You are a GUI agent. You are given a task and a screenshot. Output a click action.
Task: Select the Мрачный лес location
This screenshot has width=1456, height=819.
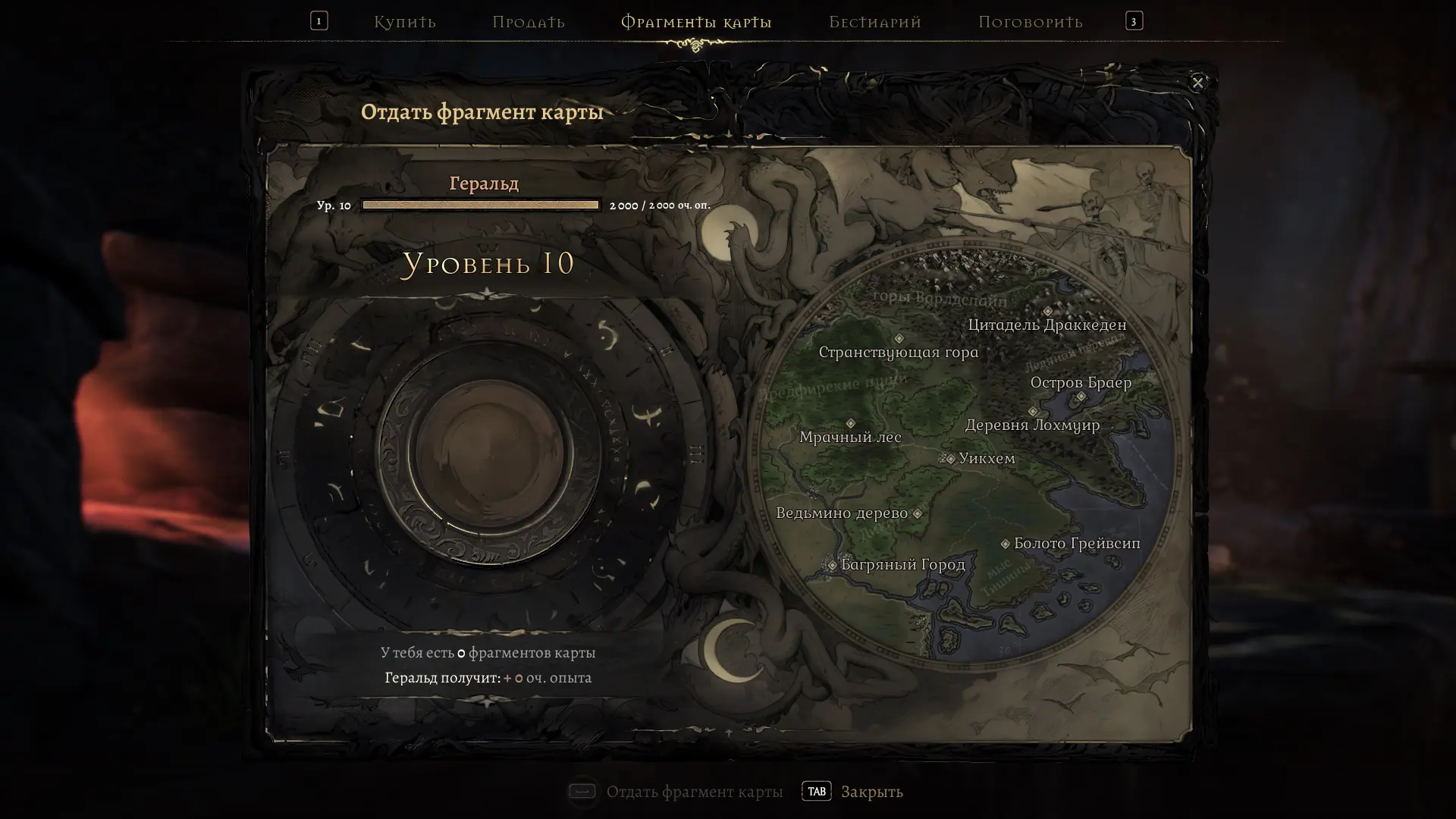point(851,424)
